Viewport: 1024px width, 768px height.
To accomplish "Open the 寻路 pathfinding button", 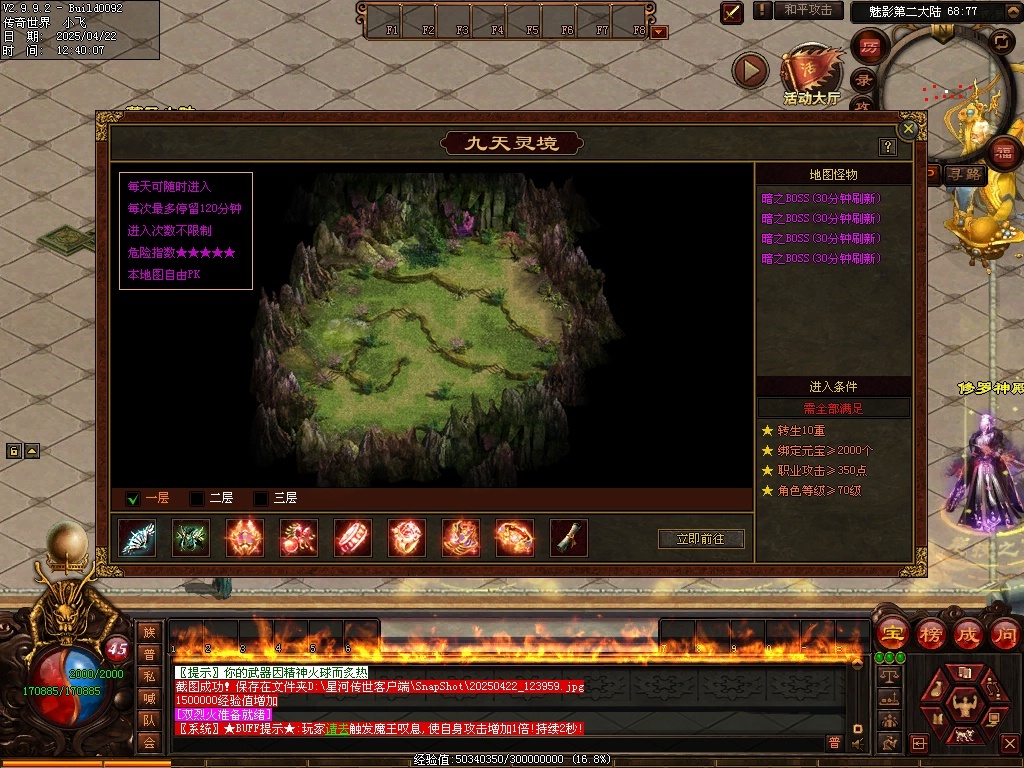I will (x=965, y=174).
